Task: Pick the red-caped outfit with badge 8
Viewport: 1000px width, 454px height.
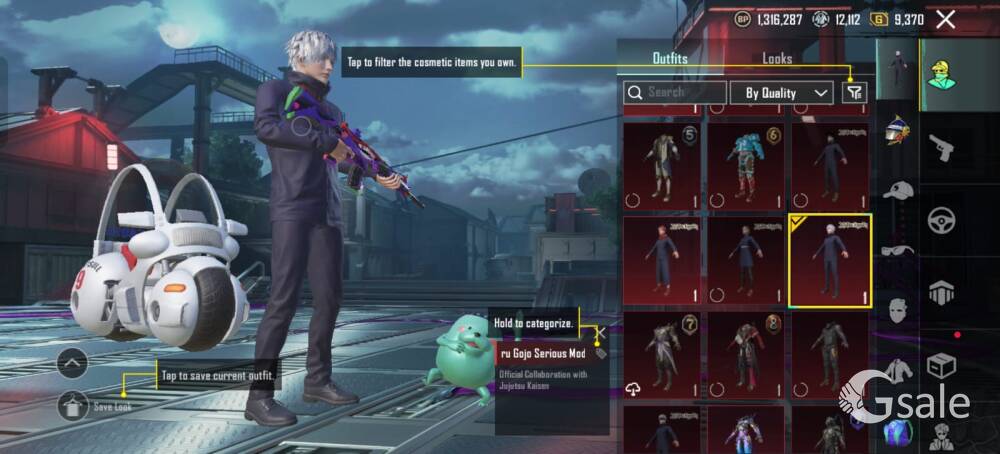Action: point(745,356)
